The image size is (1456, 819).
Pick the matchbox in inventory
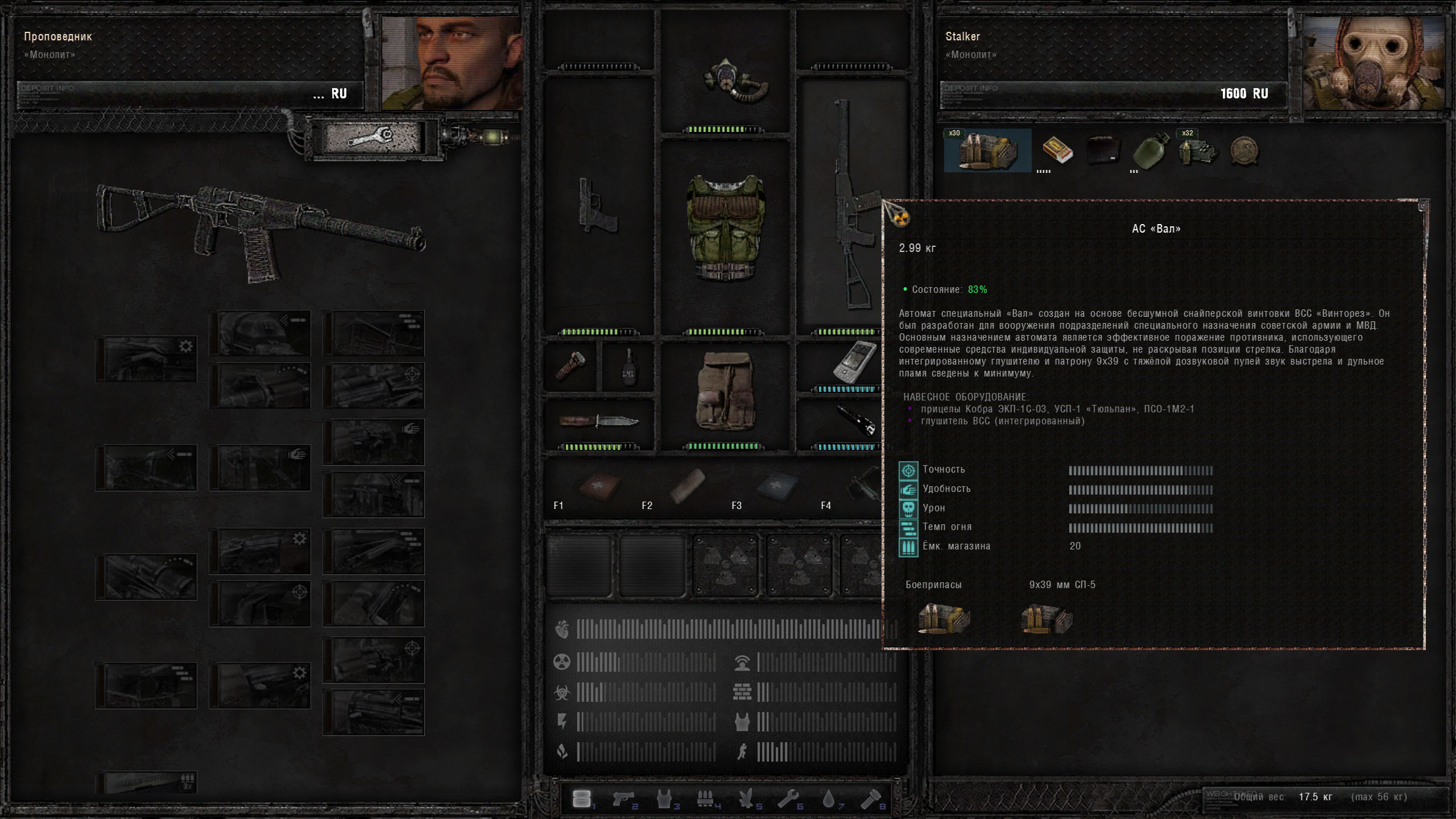(x=1057, y=151)
